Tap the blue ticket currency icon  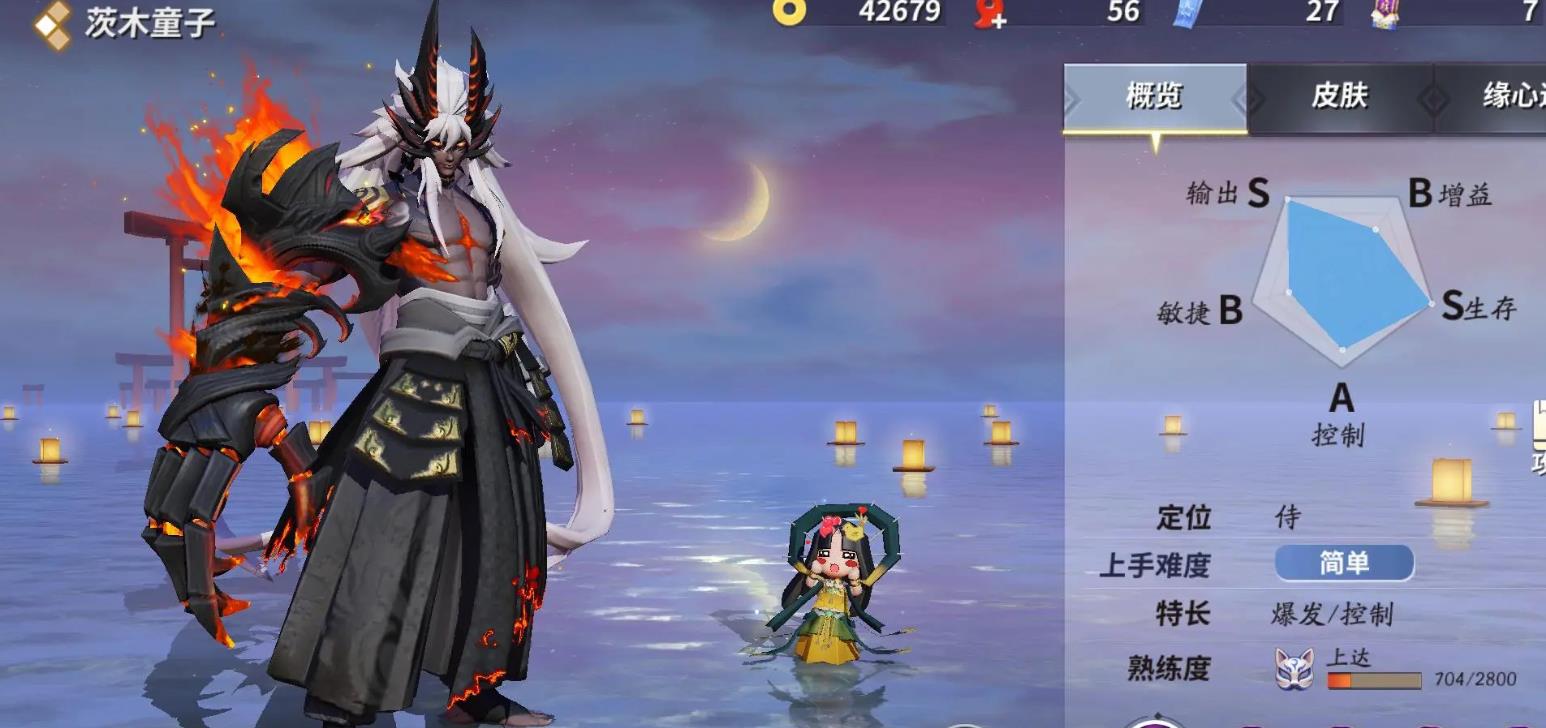[x=1190, y=12]
